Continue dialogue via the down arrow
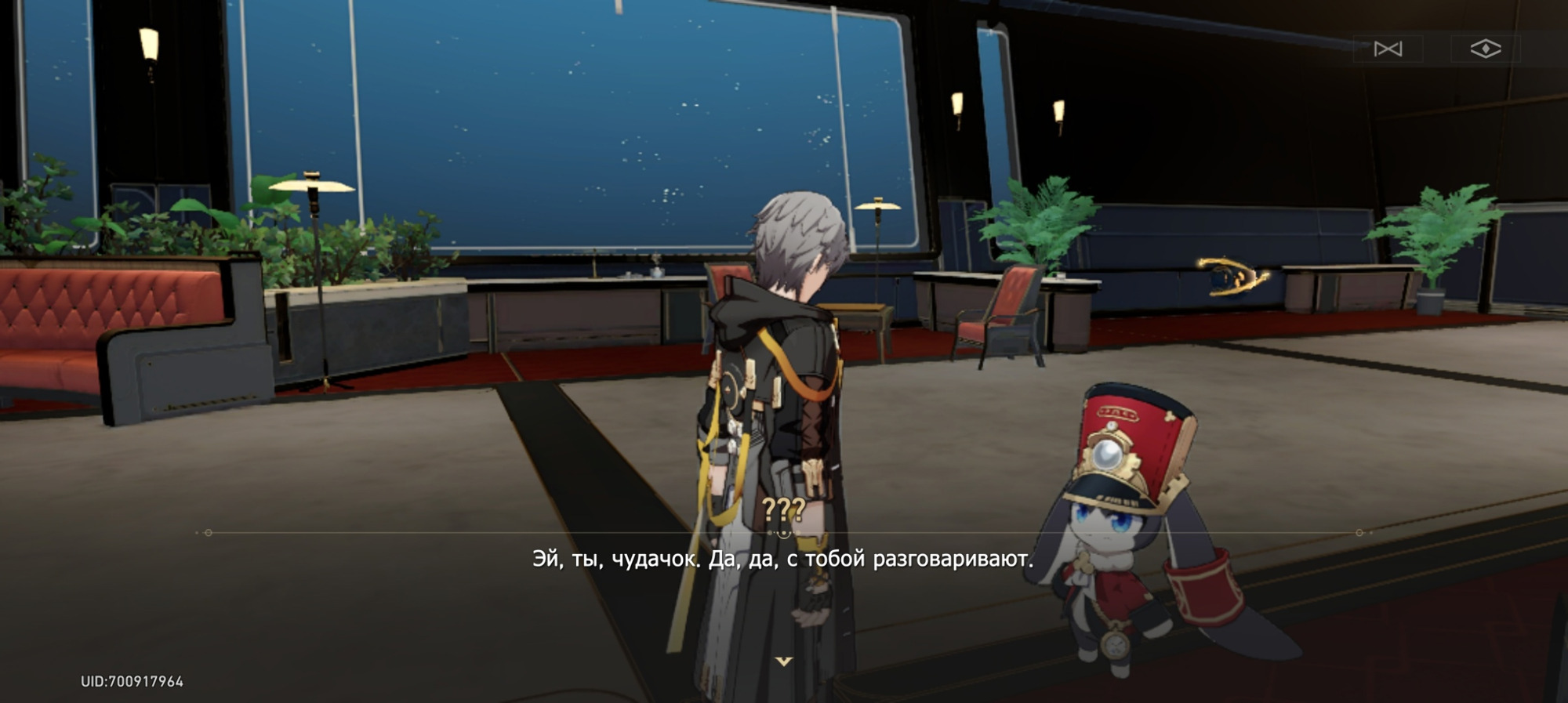 coord(783,661)
